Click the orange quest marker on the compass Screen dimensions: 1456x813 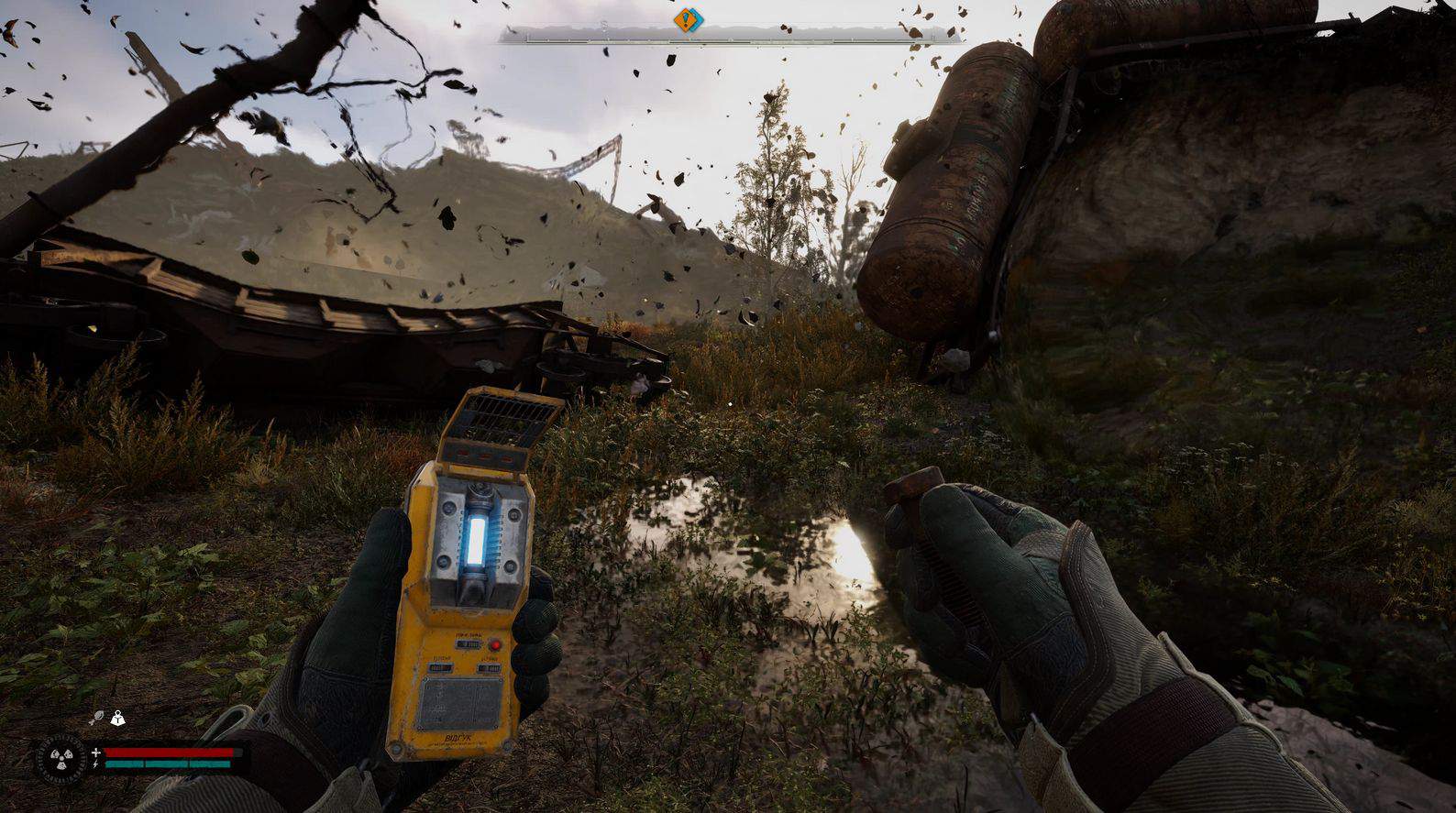[688, 19]
